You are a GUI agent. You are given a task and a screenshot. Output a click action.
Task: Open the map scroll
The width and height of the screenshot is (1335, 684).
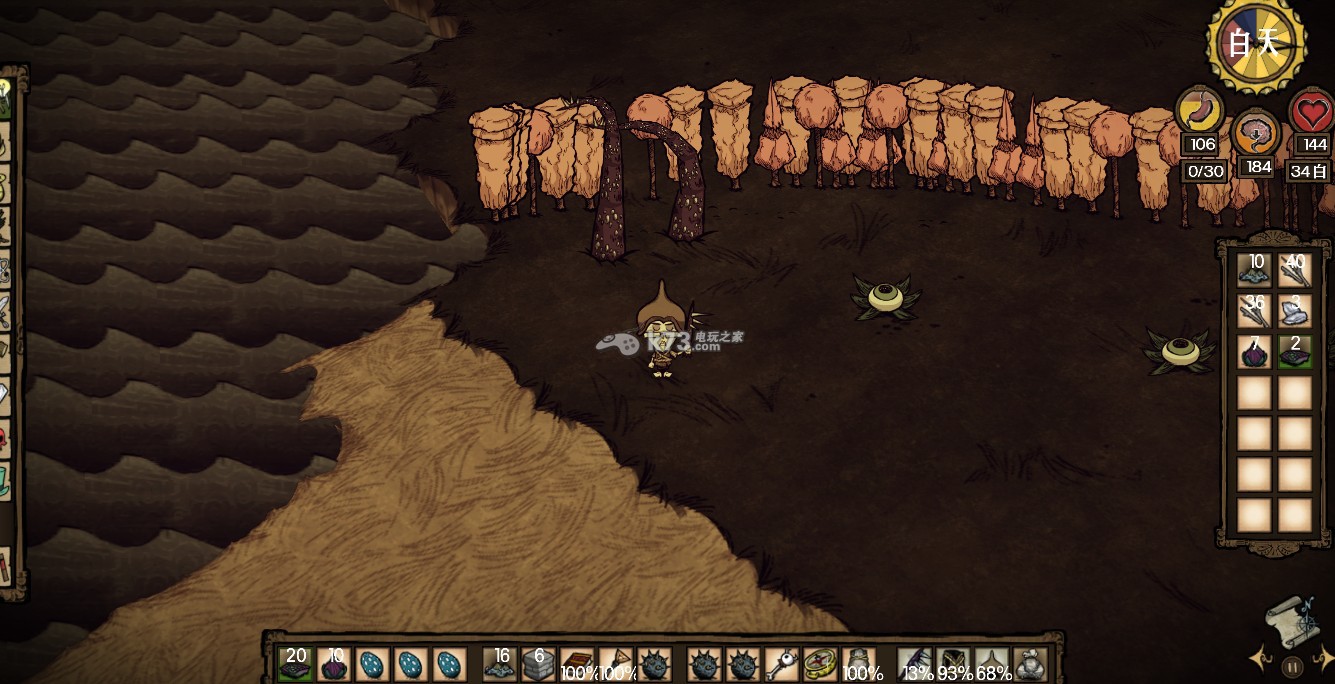pyautogui.click(x=1294, y=620)
